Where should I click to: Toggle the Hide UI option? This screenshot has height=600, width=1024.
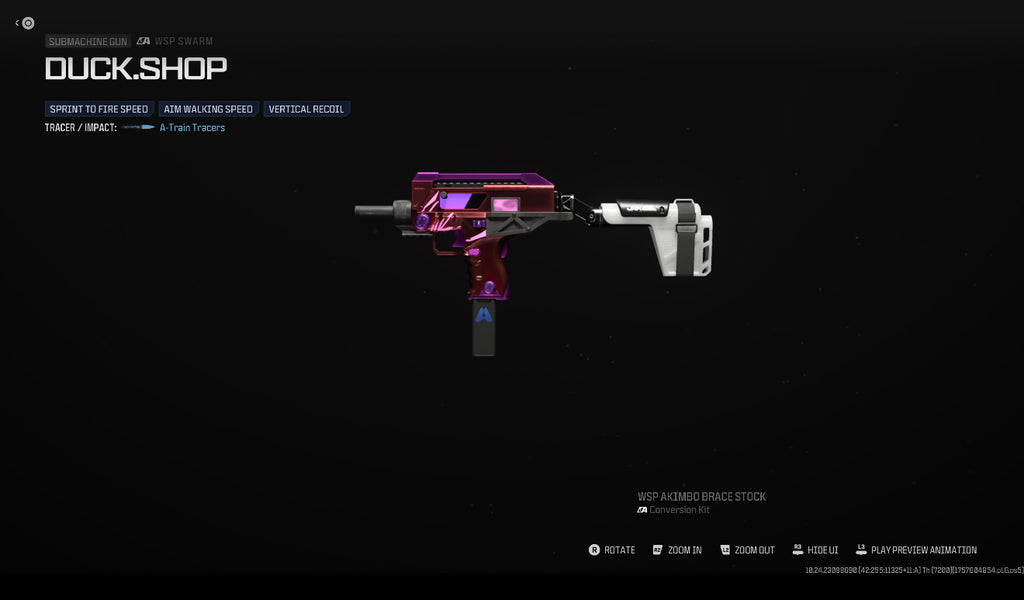(x=815, y=550)
